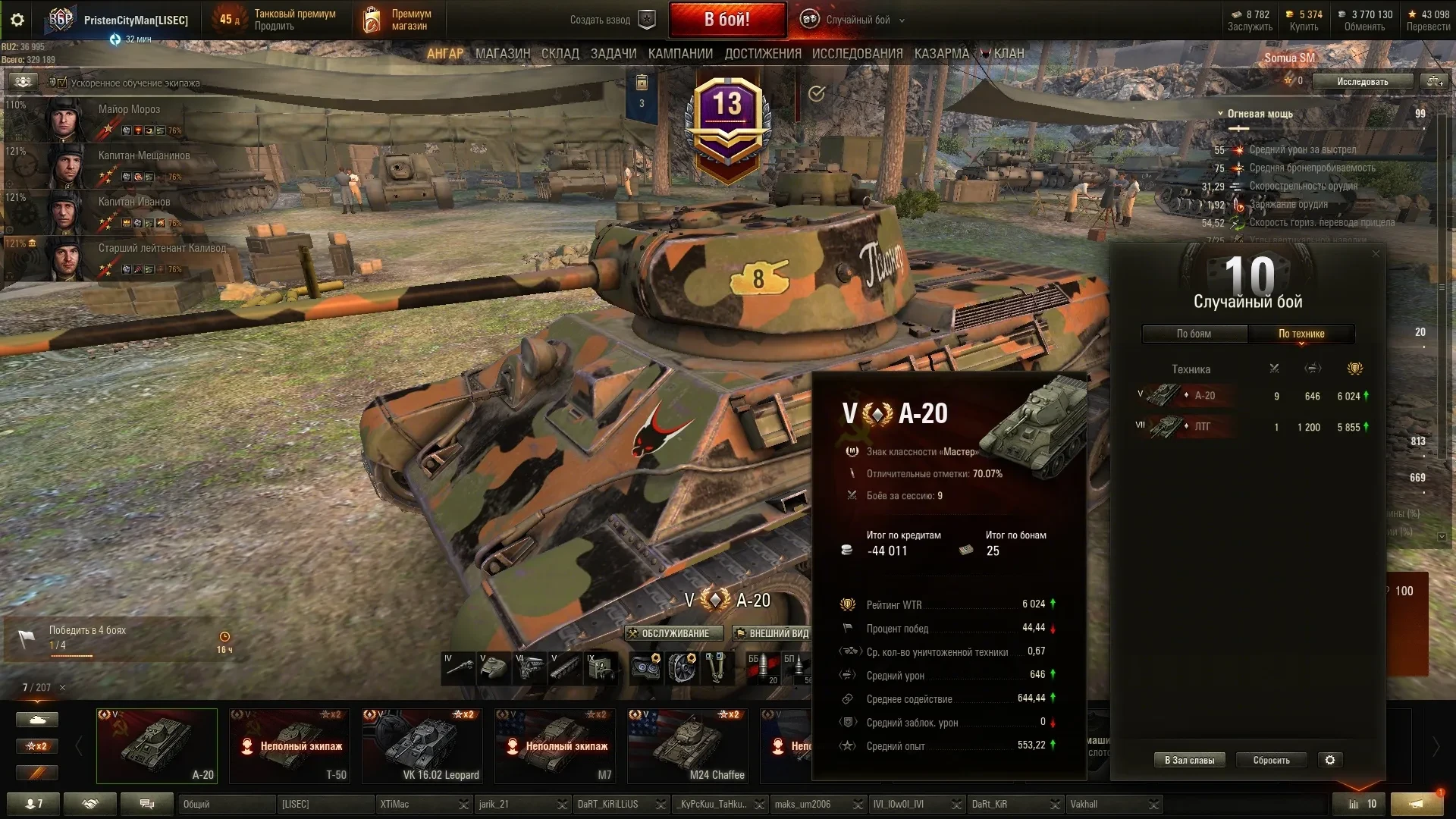The width and height of the screenshot is (1456, 819).
Task: Open the settings gear menu
Action: coord(17,20)
